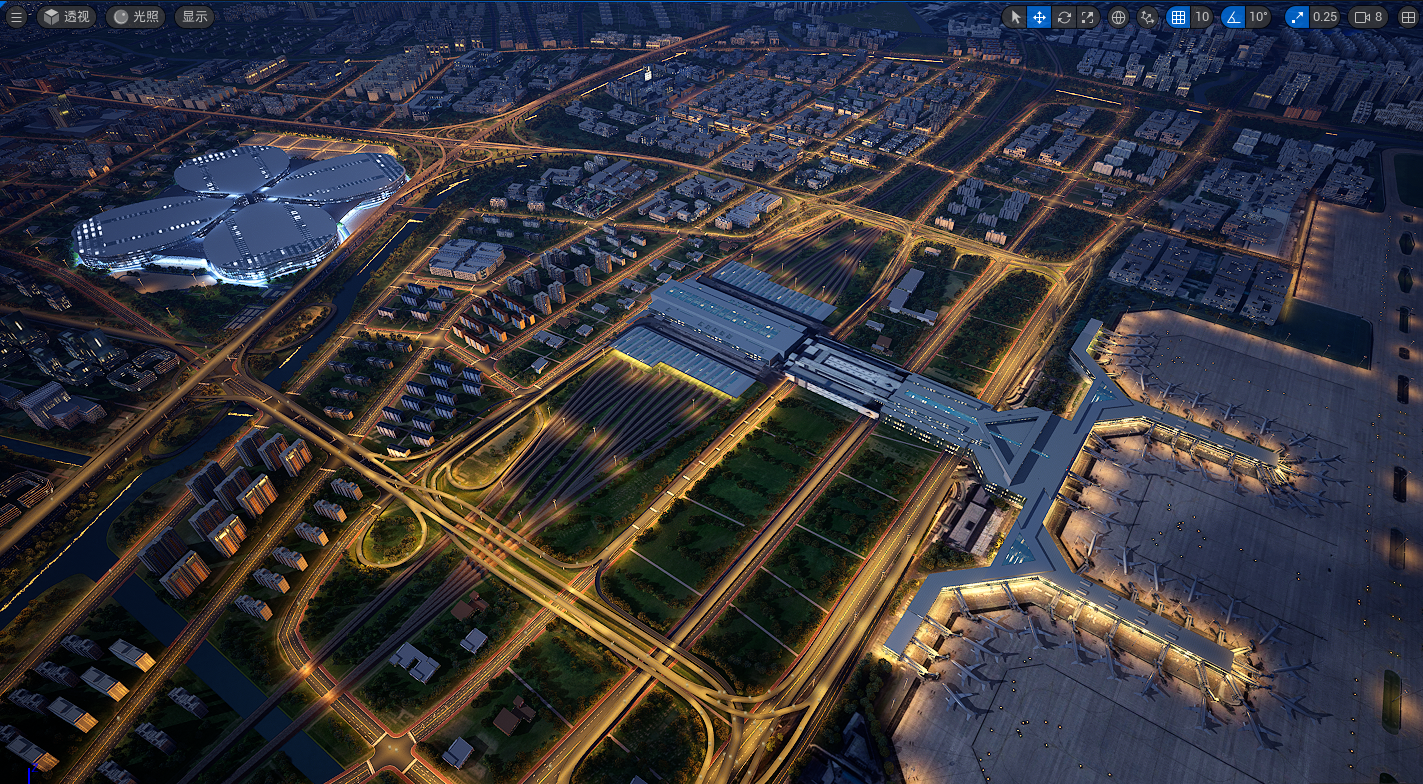Toggle scale snapping icon

click(x=1297, y=17)
